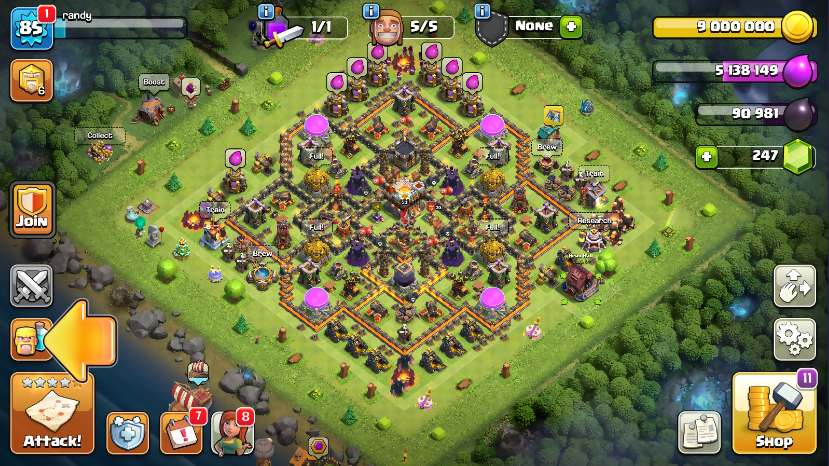
Task: Open the gold league trophy badge
Action: click(31, 80)
